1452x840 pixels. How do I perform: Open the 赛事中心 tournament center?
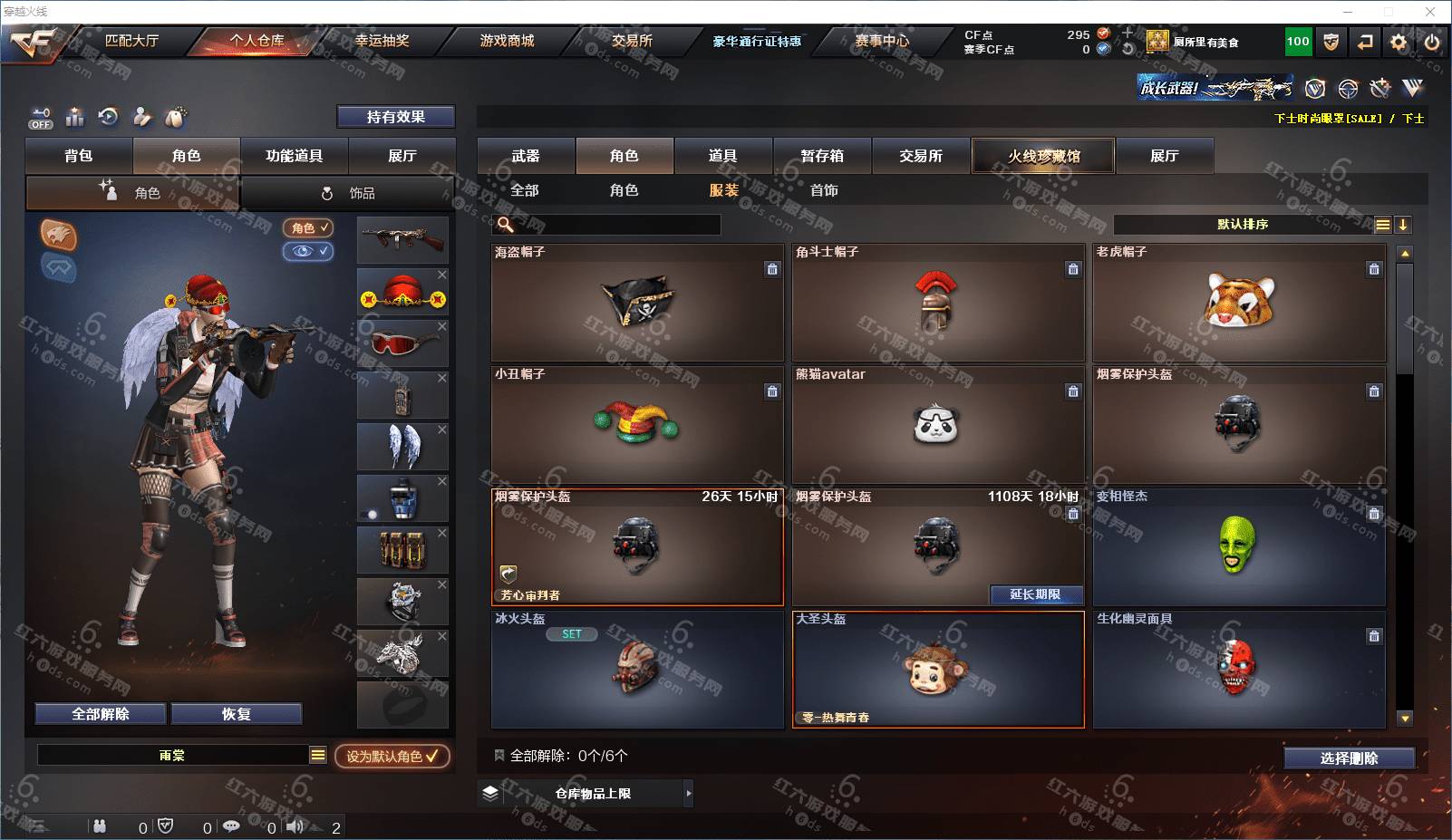(881, 41)
